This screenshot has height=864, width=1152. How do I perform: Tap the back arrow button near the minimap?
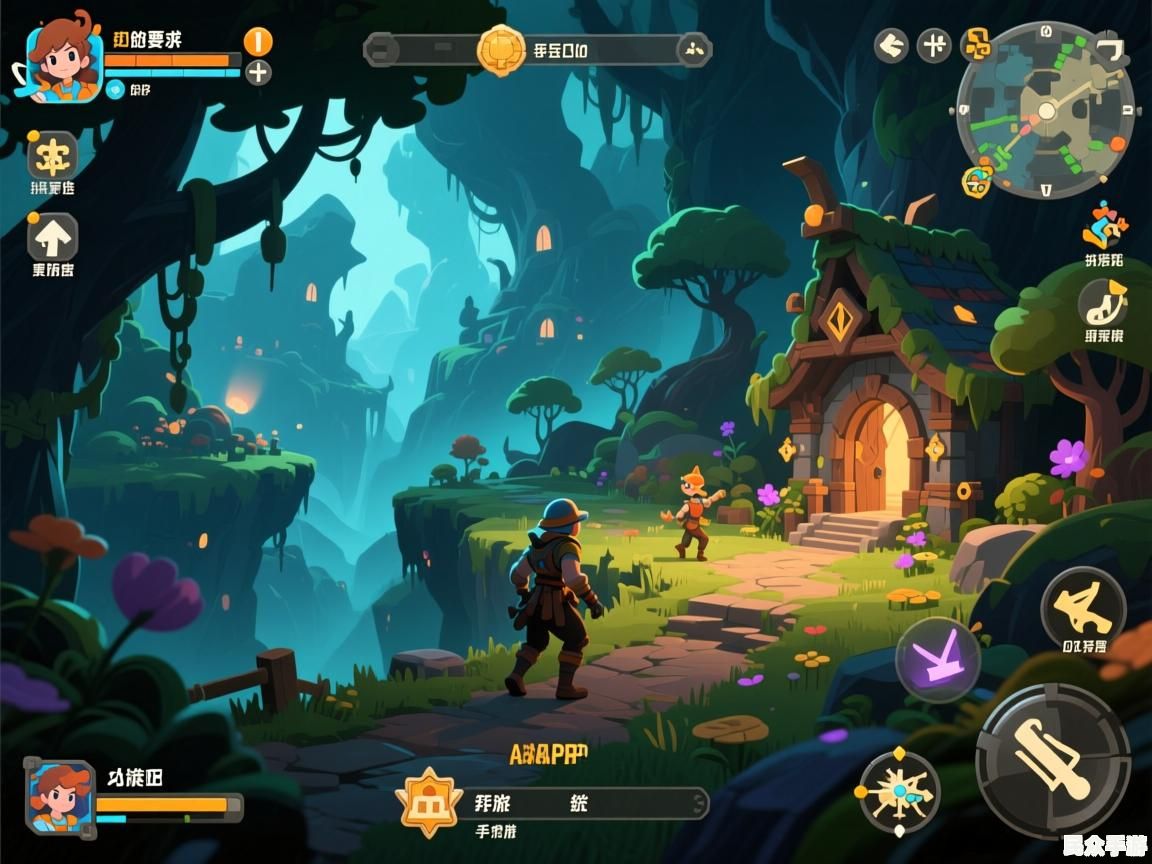click(x=891, y=45)
